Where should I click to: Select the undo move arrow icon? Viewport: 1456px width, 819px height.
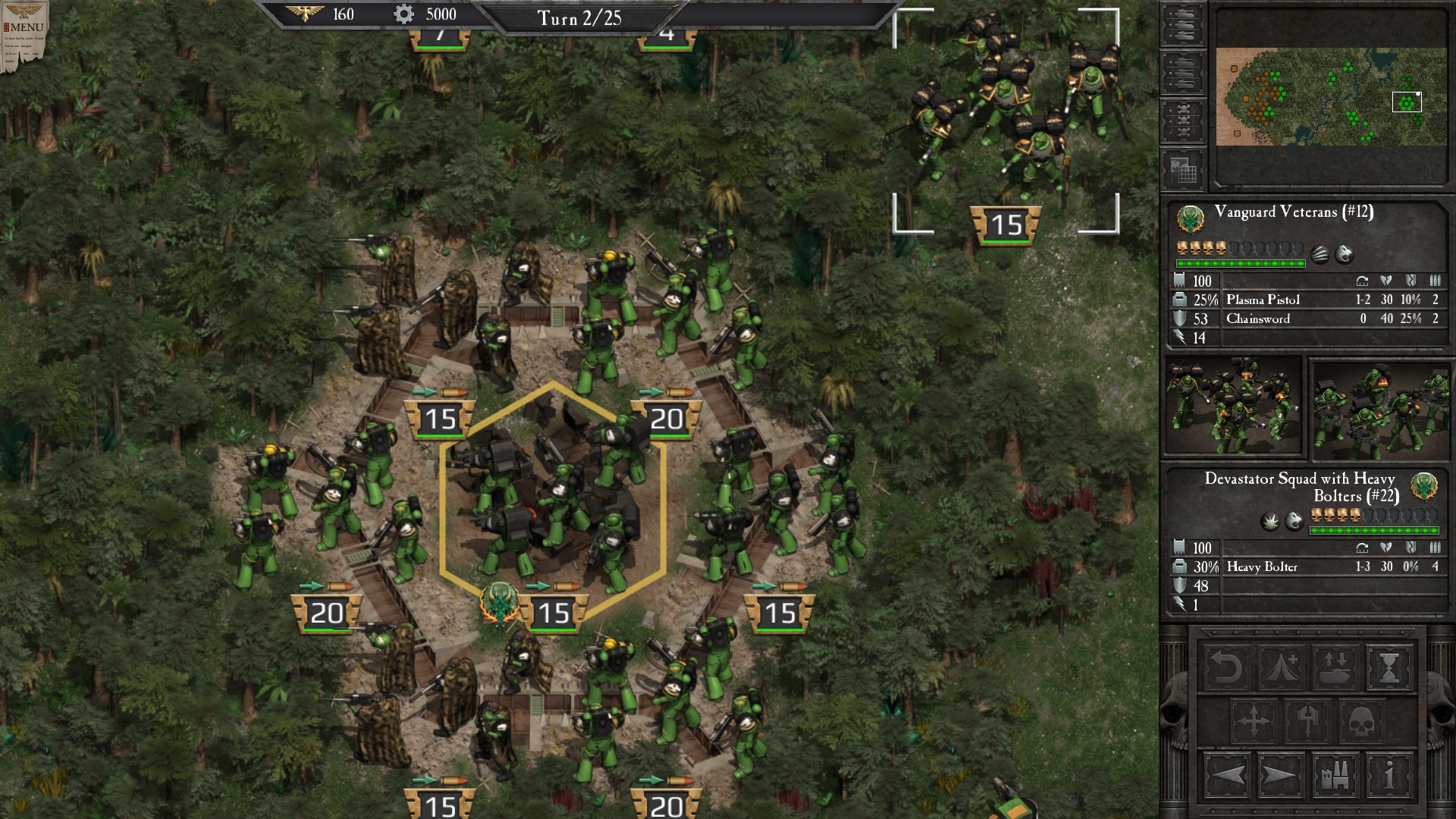pyautogui.click(x=1226, y=669)
